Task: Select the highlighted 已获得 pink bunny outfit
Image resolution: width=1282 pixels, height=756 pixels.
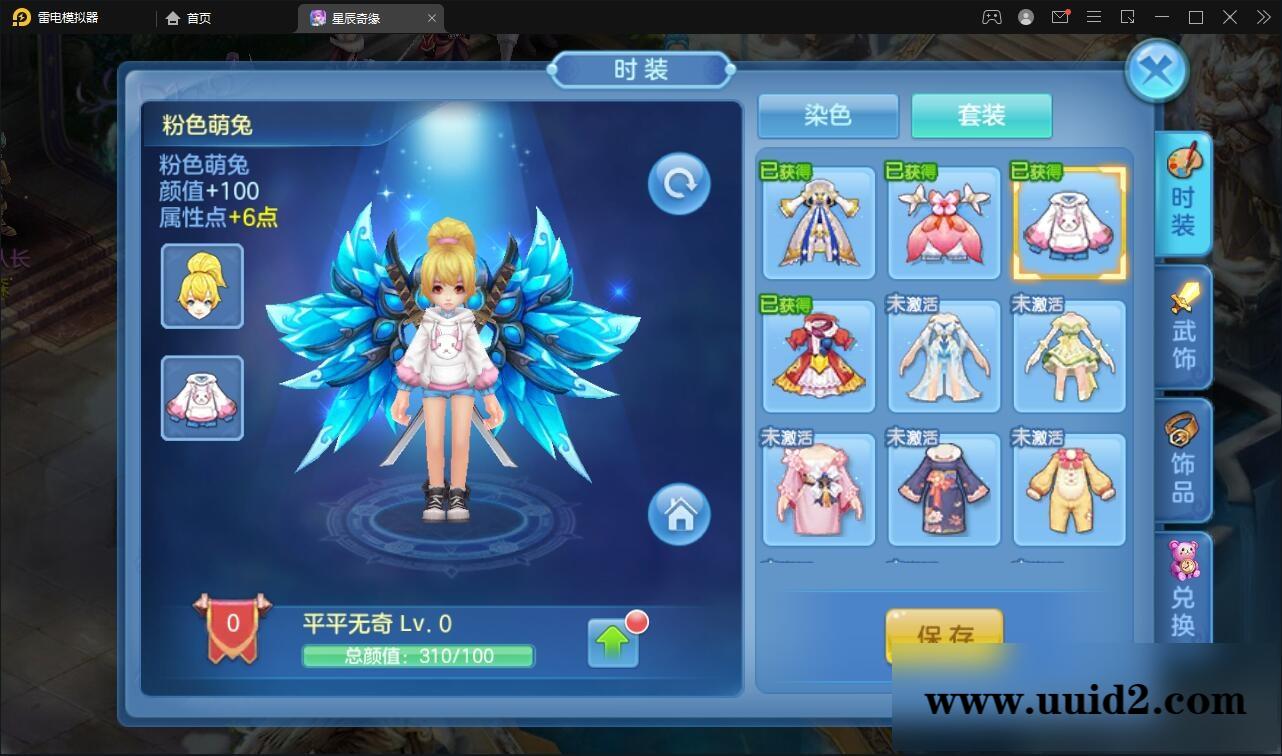Action: coord(1068,222)
